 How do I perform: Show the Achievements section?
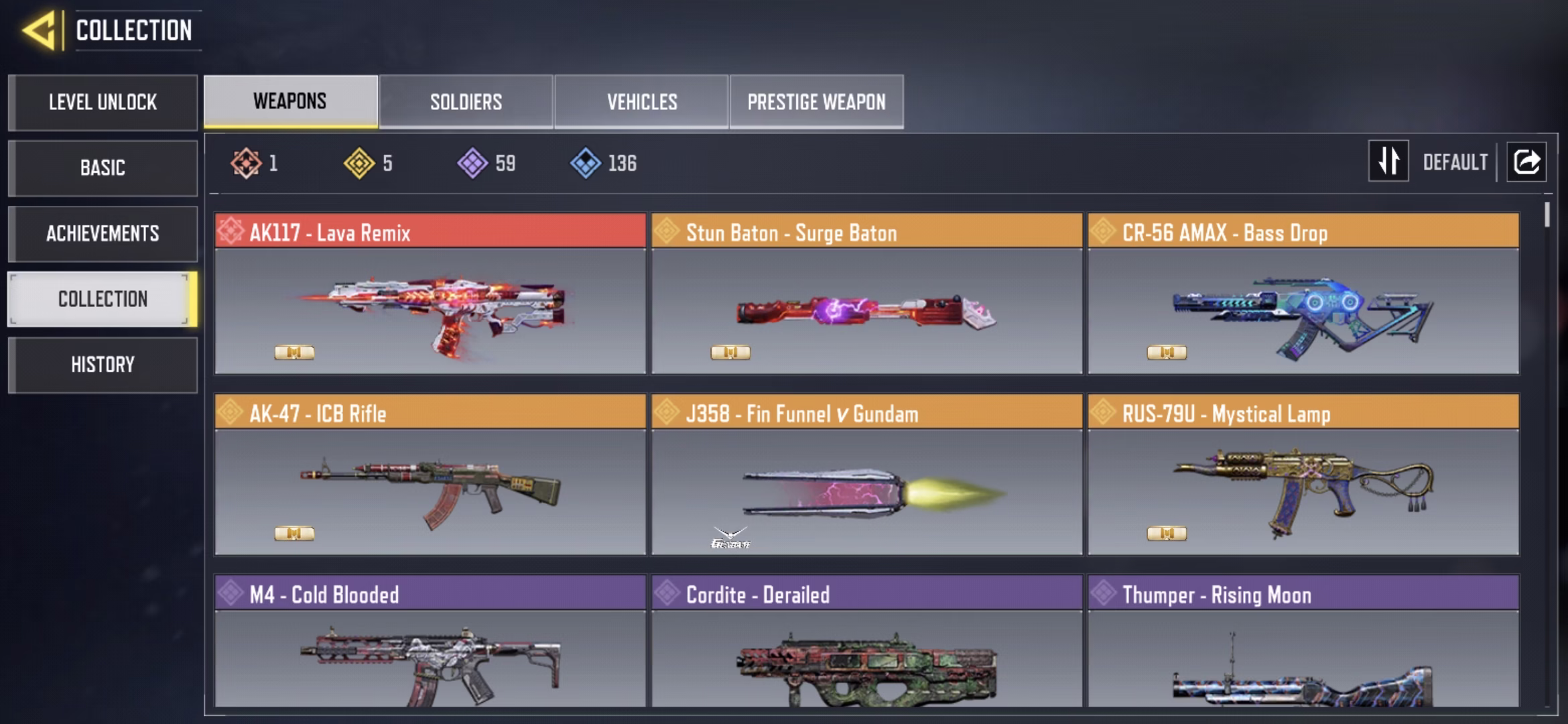point(103,233)
